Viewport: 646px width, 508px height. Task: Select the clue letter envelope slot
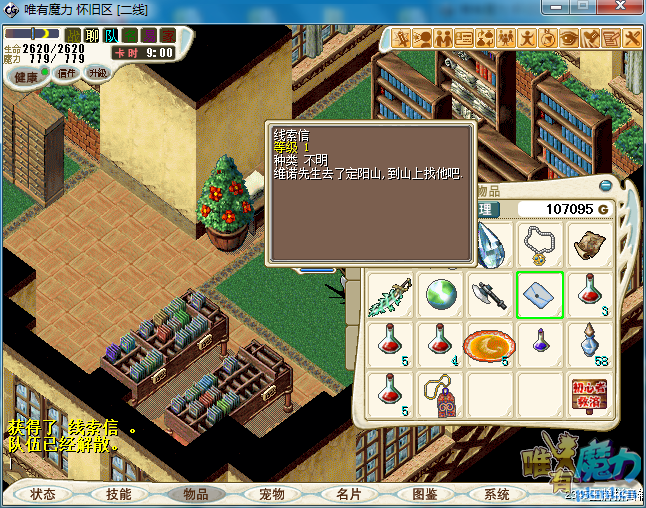(x=540, y=294)
